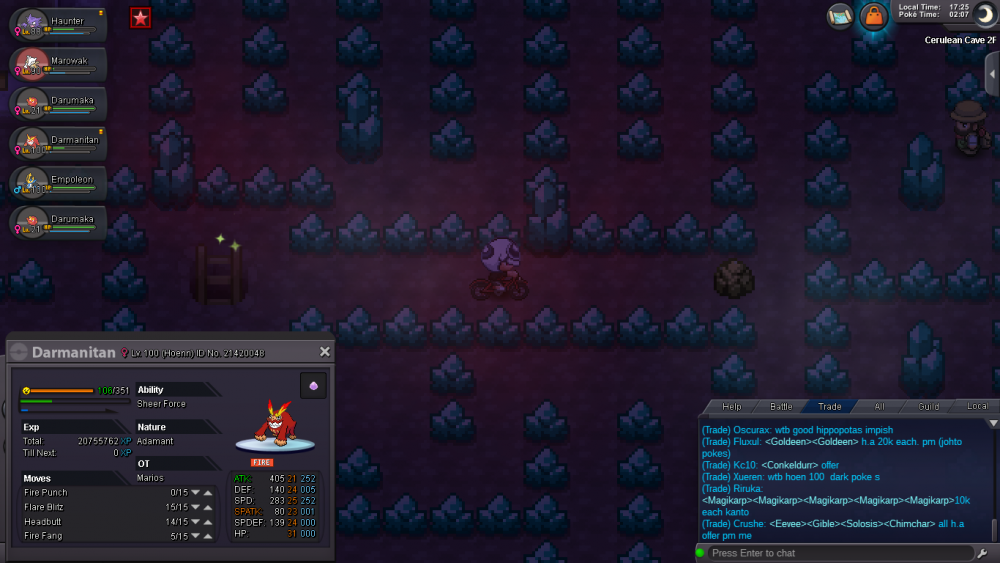The height and width of the screenshot is (563, 1000).
Task: Click the Conkeldurr link in trade chat
Action: pyautogui.click(x=790, y=465)
